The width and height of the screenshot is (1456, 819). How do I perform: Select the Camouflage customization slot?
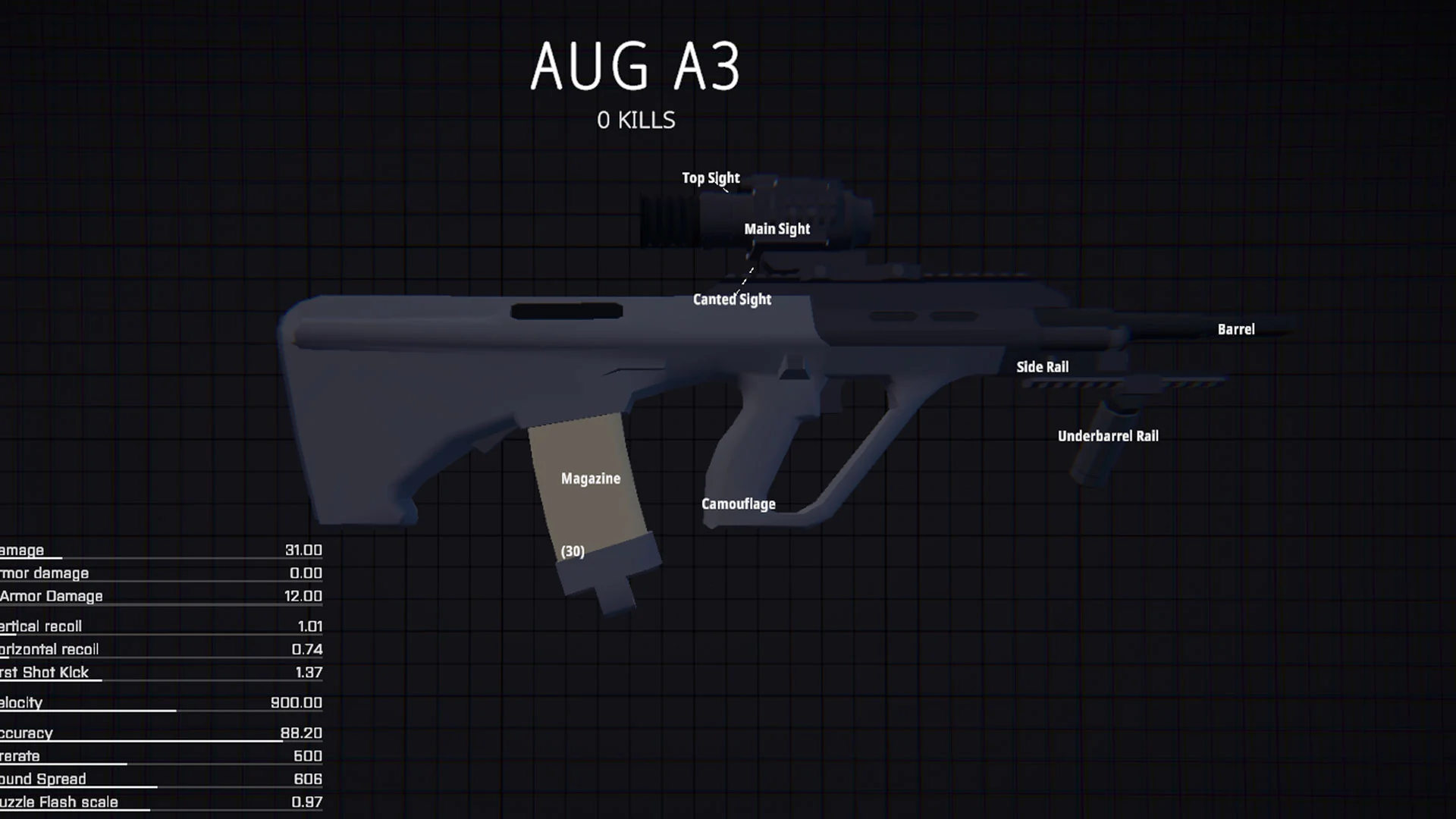738,504
